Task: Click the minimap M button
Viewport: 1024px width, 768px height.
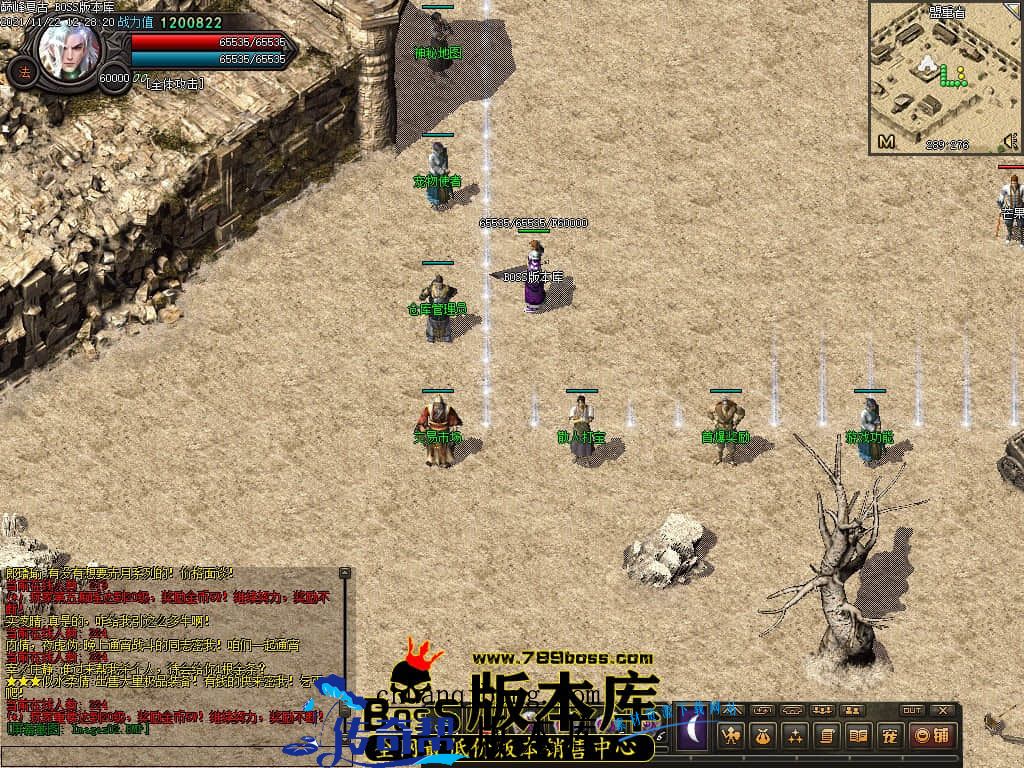Action: tap(886, 141)
